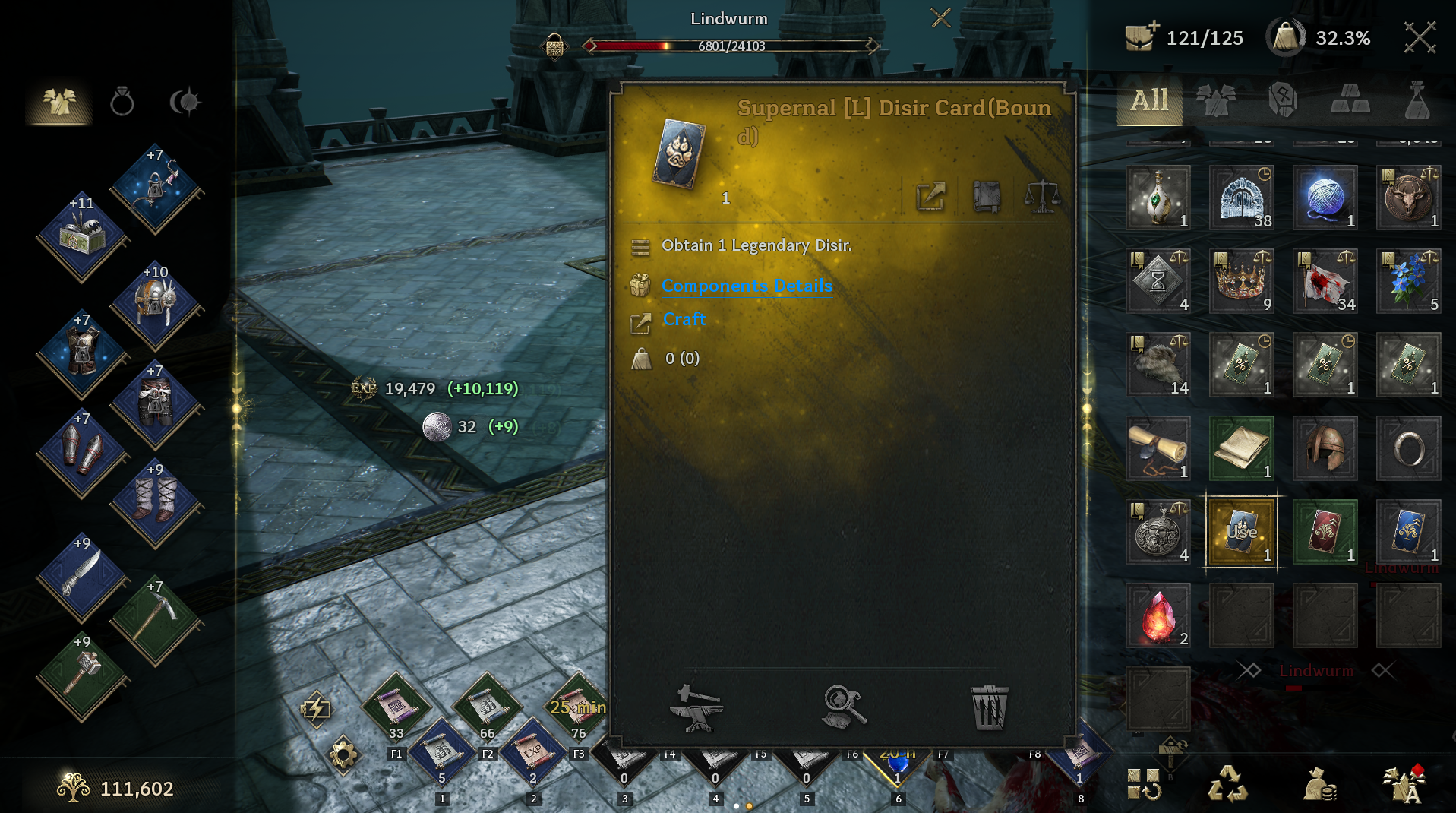The image size is (1456, 813).
Task: Select the equipped pickaxe slot
Action: [156, 618]
